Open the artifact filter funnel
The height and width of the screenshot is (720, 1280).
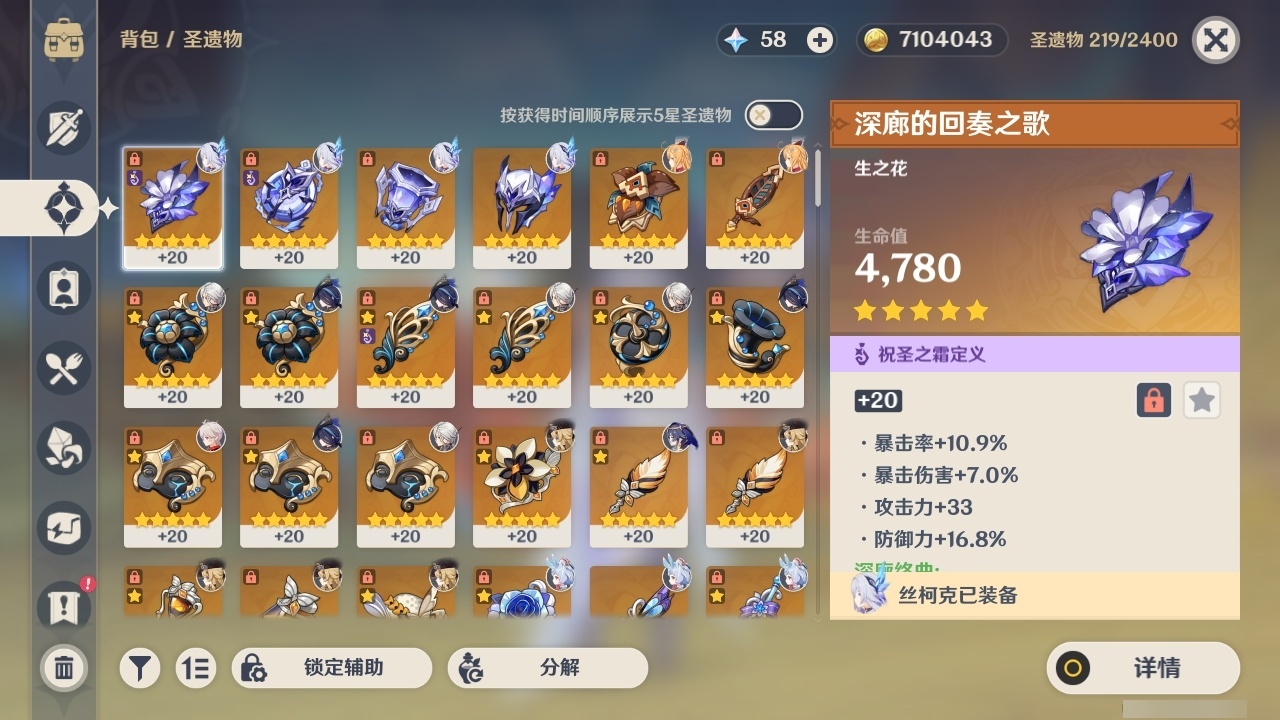tap(140, 668)
